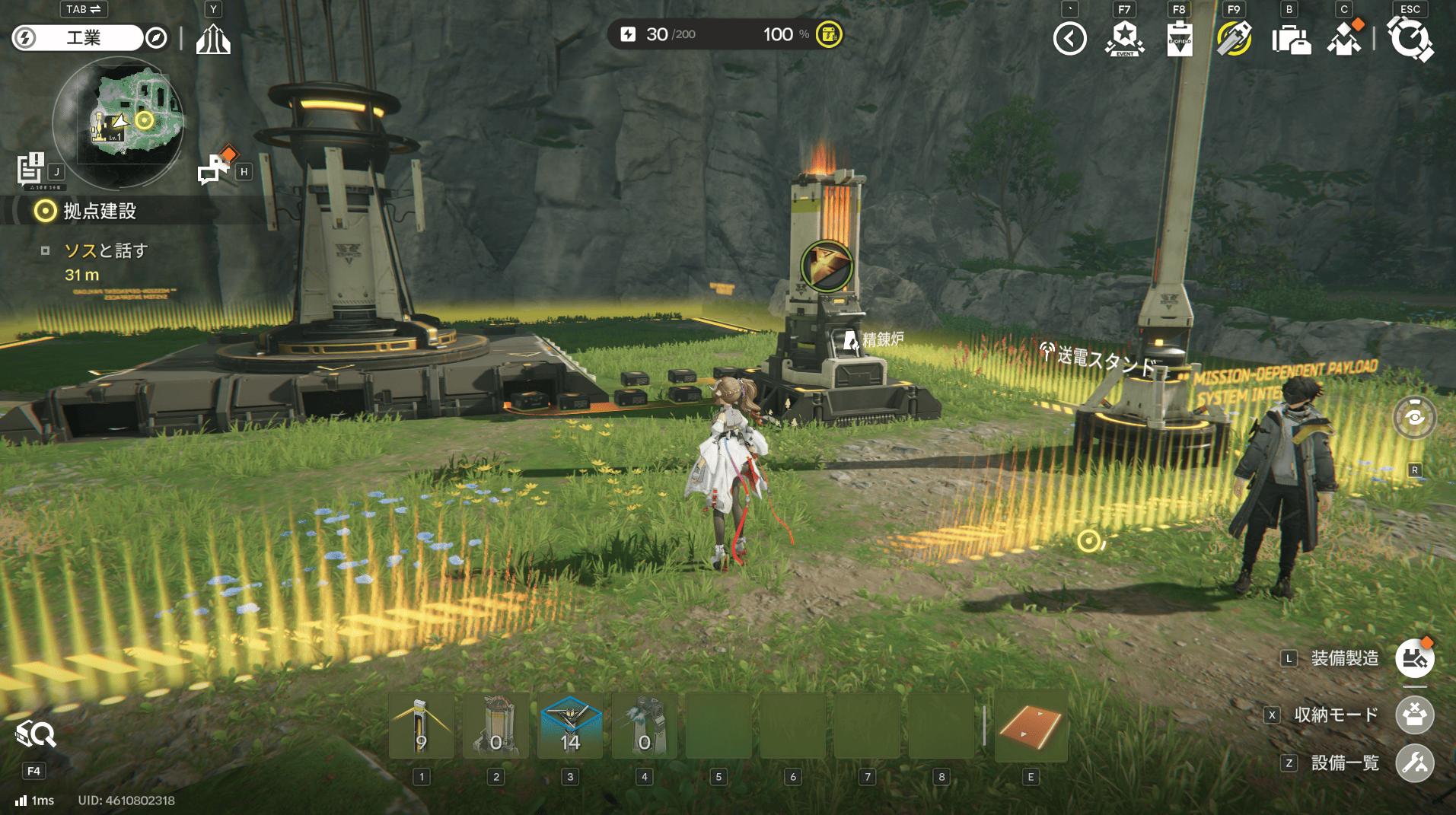The height and width of the screenshot is (815, 1456).
Task: Open the chat speech-bubble icon
Action: pyautogui.click(x=213, y=168)
